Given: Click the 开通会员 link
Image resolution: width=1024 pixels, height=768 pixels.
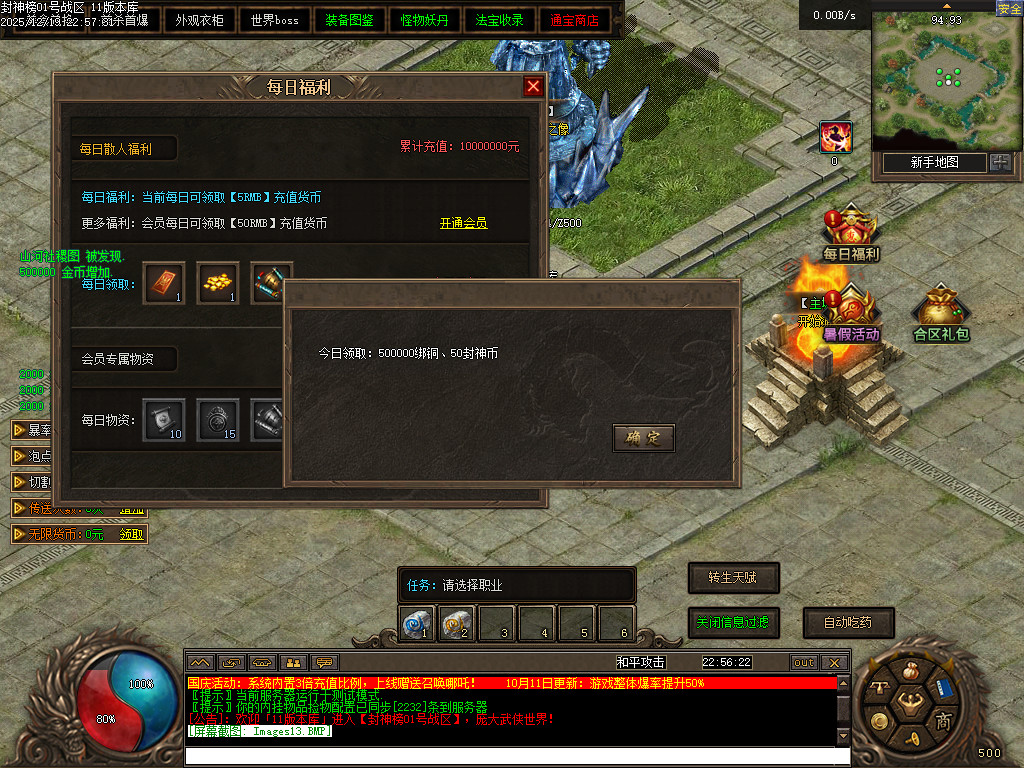Looking at the screenshot, I should [463, 223].
